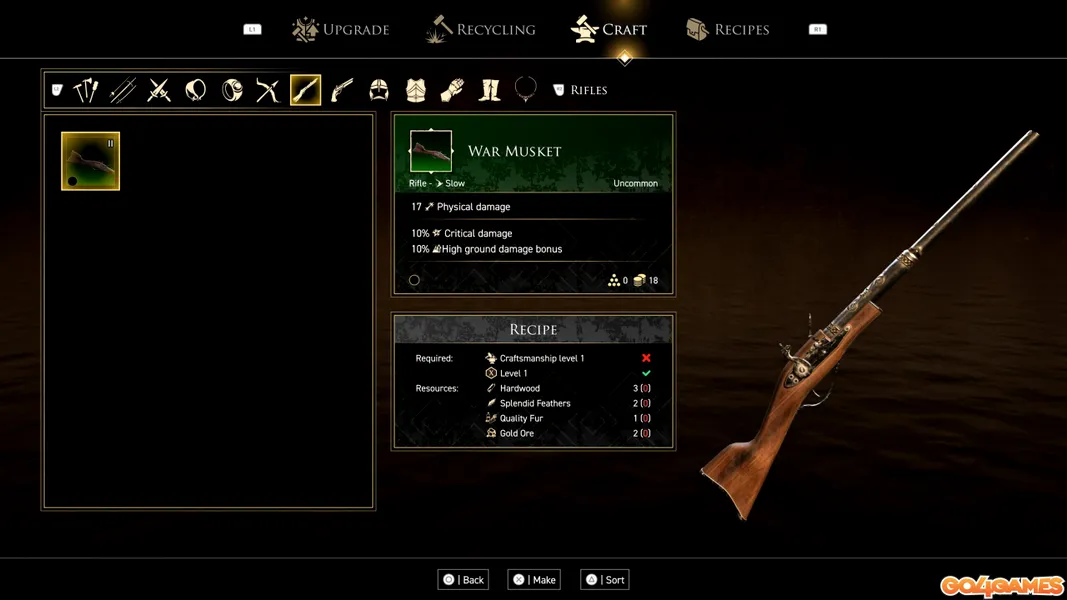The image size is (1067, 600).
Task: Show the chest armor category
Action: tap(416, 91)
